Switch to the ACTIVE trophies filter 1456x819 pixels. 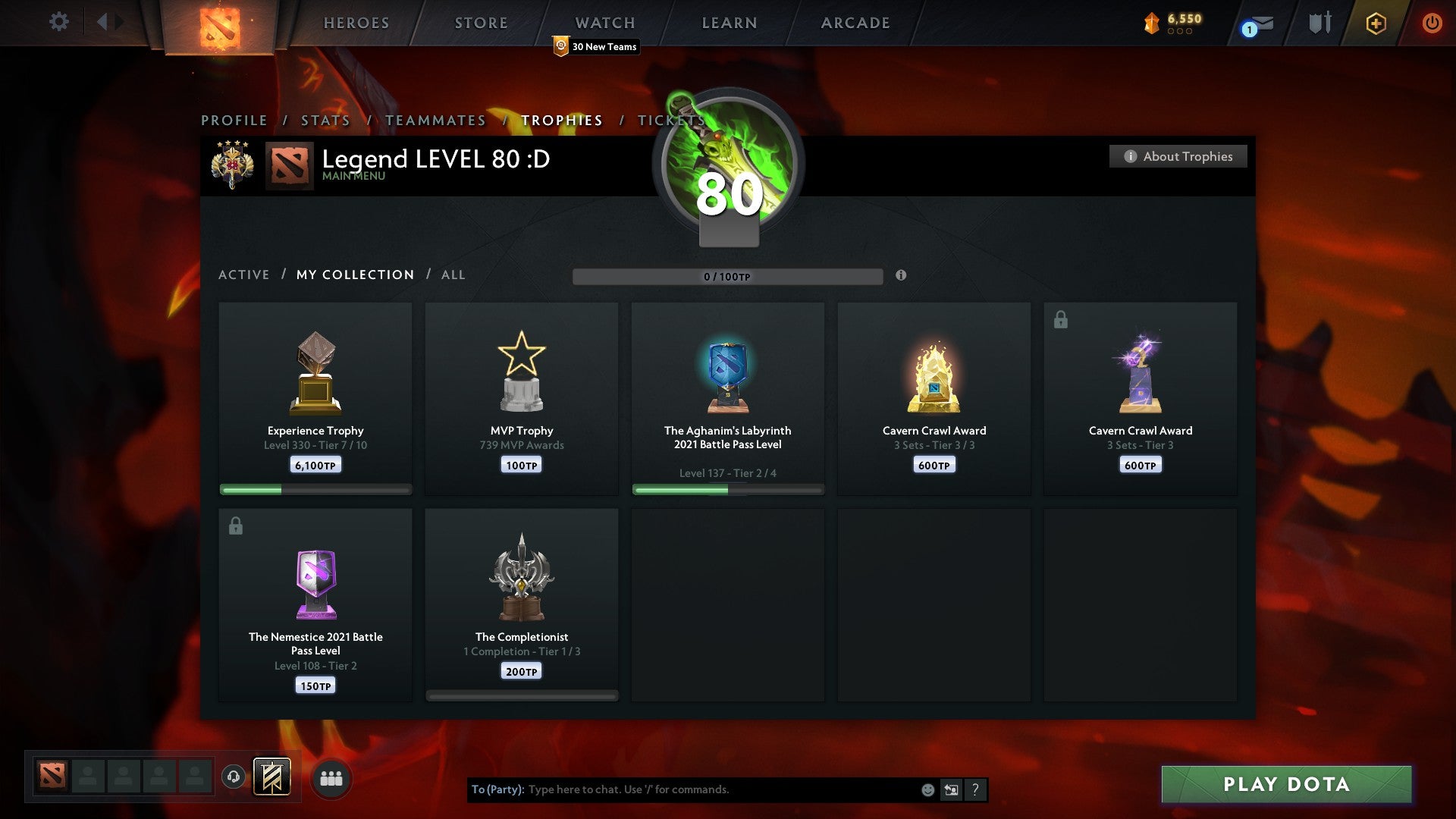pos(244,275)
